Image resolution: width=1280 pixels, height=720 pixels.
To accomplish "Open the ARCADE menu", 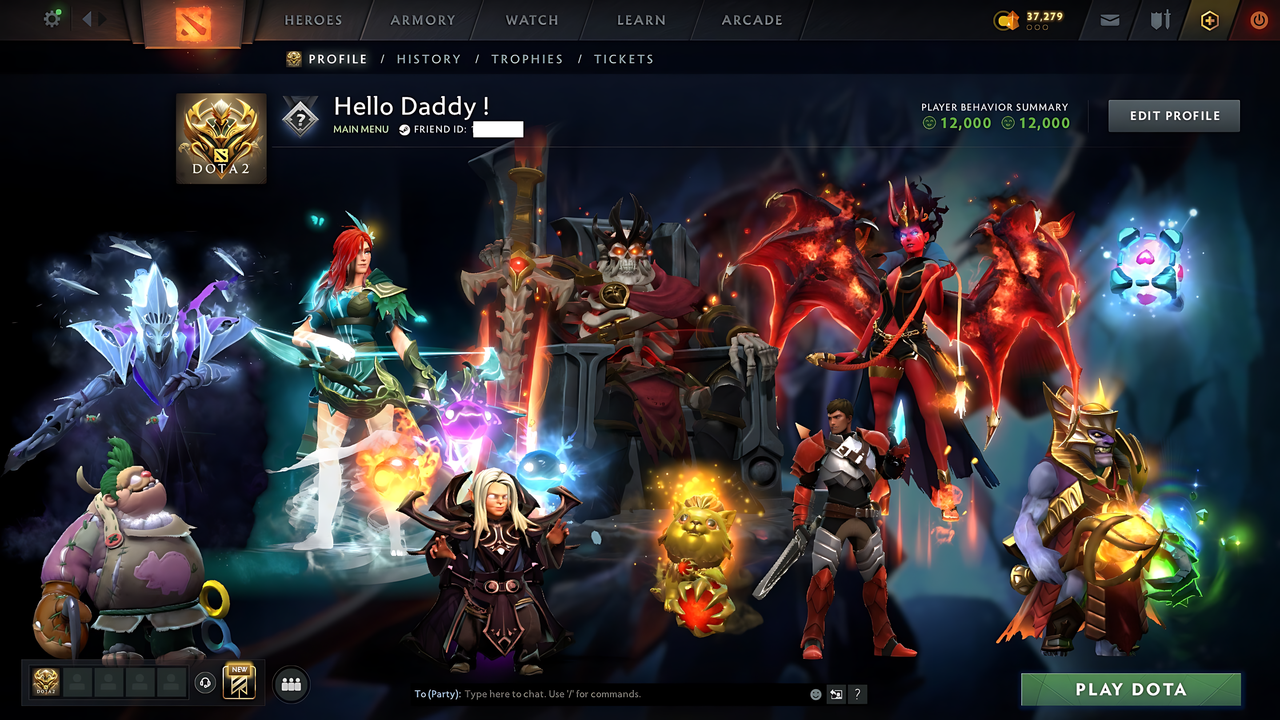I will coord(751,20).
